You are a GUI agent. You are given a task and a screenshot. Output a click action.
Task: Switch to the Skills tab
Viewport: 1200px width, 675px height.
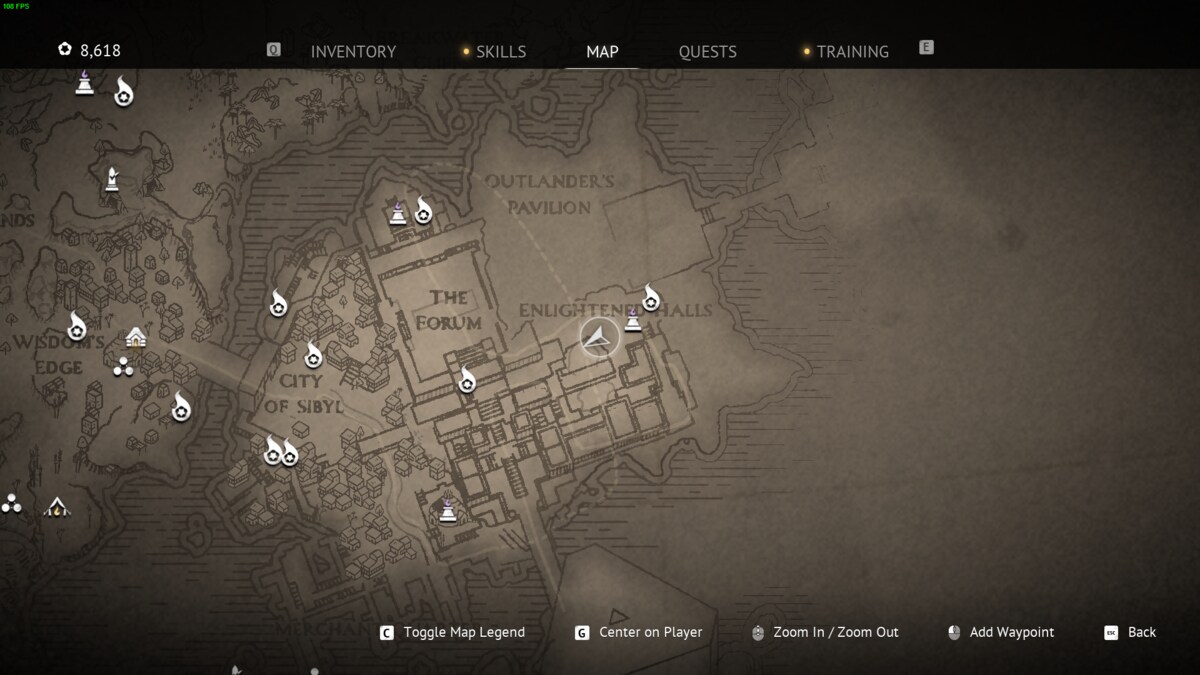(500, 52)
